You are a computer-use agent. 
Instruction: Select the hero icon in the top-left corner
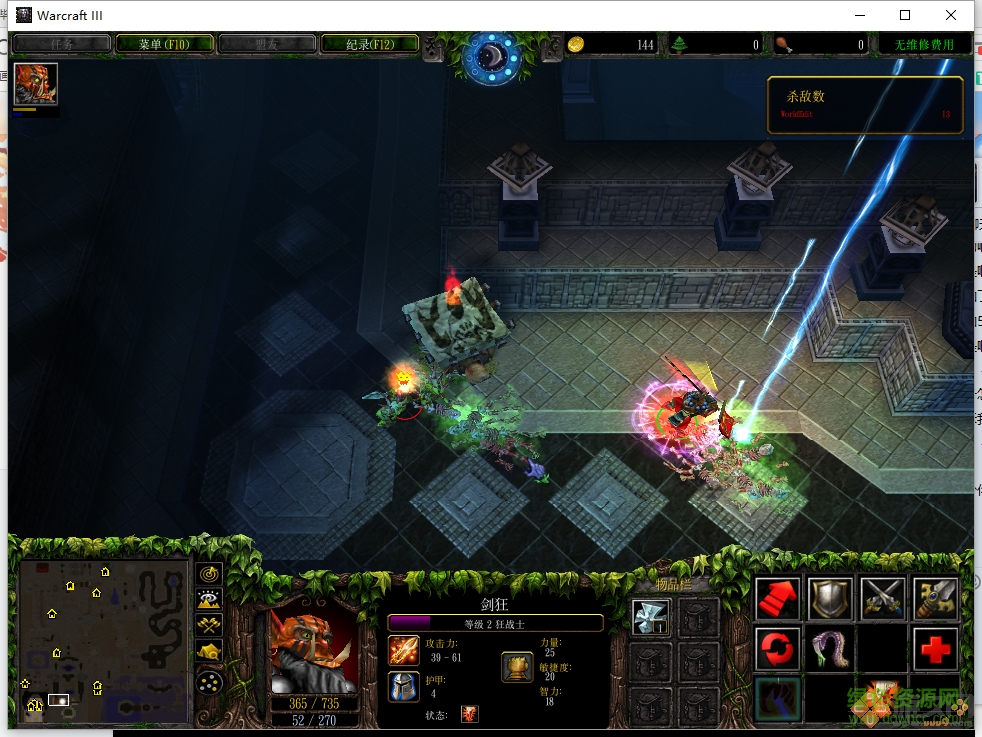35,84
